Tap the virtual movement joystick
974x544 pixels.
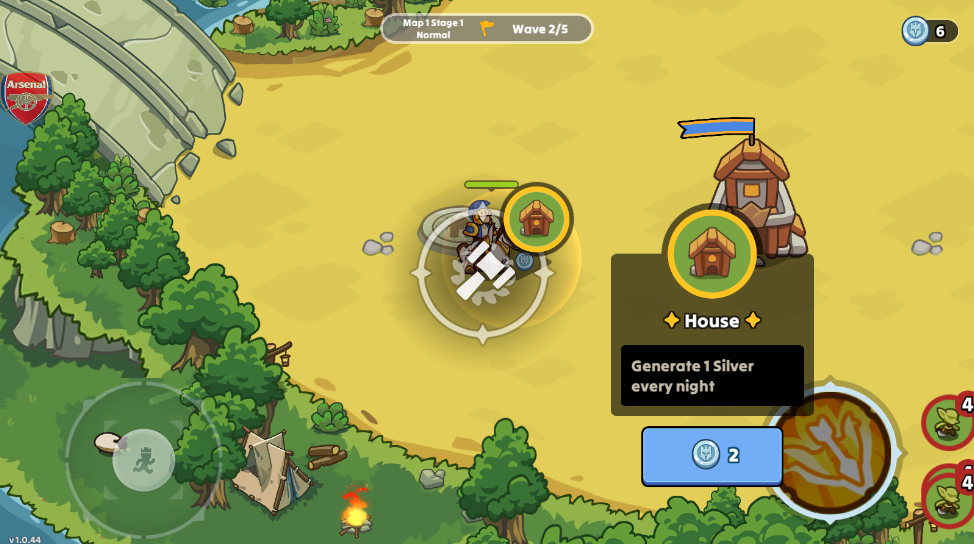144,460
